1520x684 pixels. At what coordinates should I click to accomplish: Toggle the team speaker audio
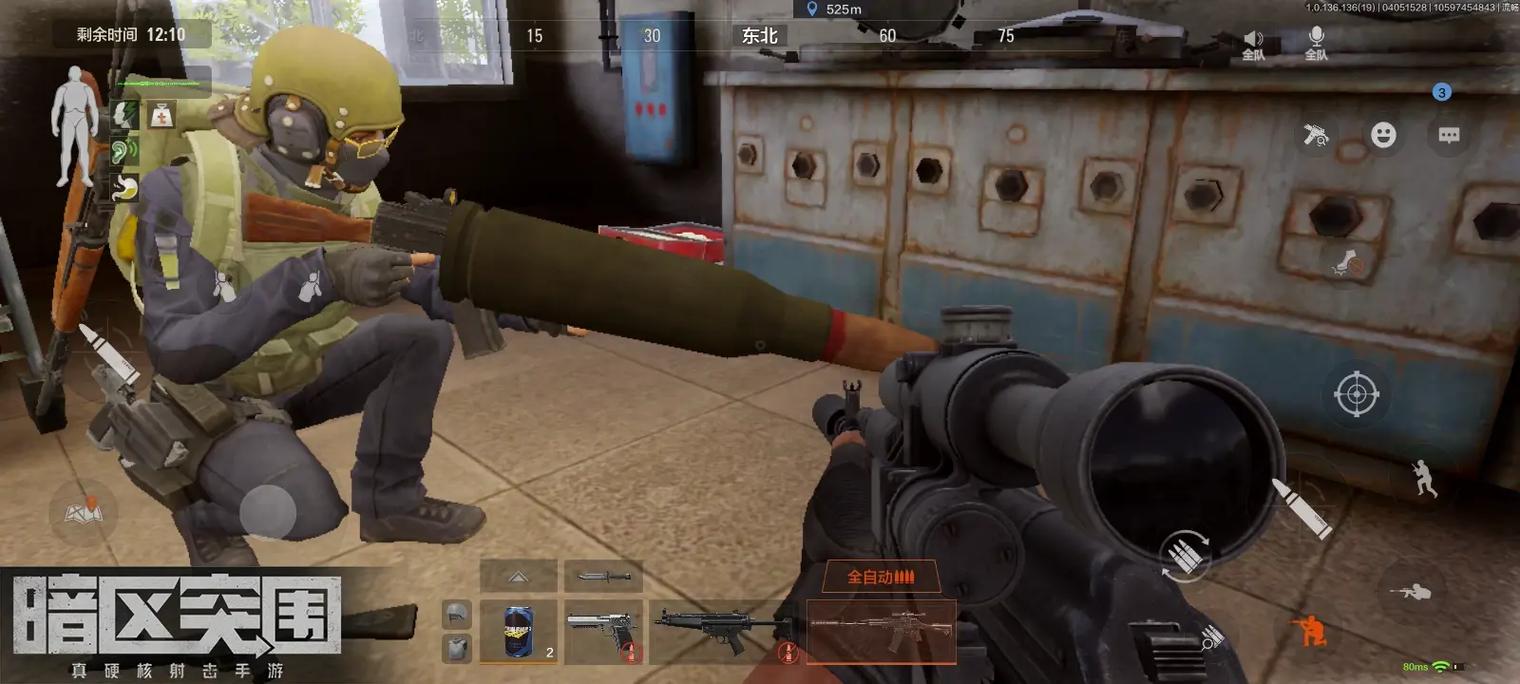pyautogui.click(x=1253, y=44)
